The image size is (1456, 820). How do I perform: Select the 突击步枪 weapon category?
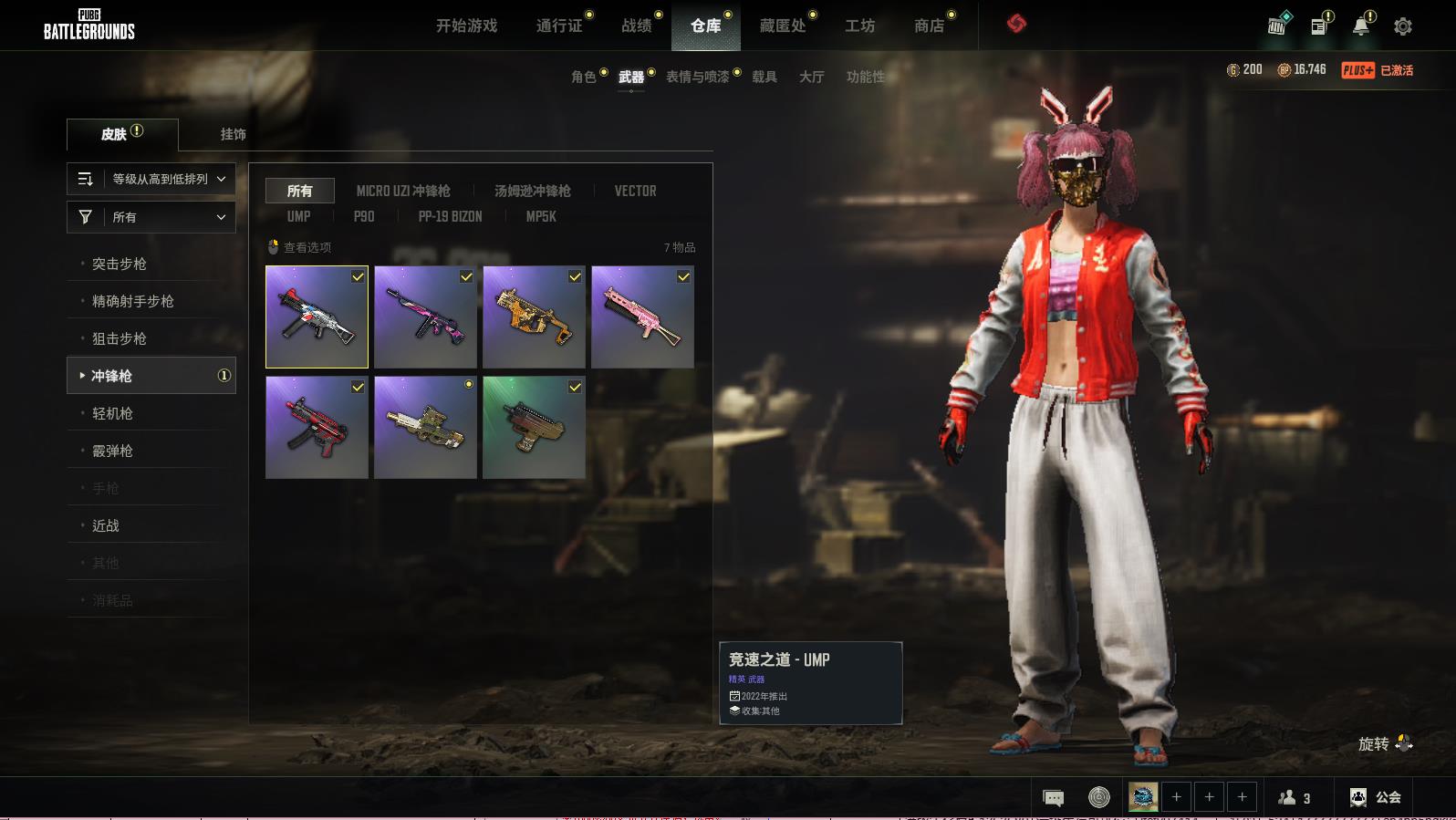(120, 264)
